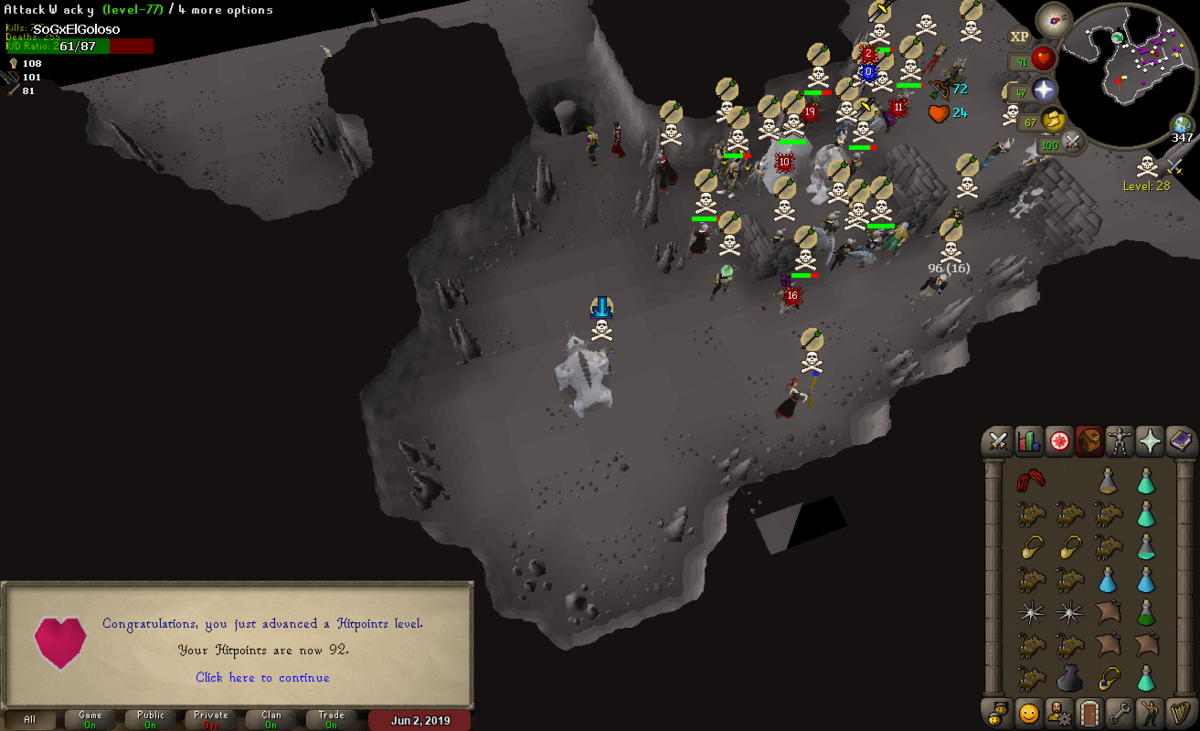Toggle the XP drops button
The image size is (1200, 731).
click(1019, 37)
